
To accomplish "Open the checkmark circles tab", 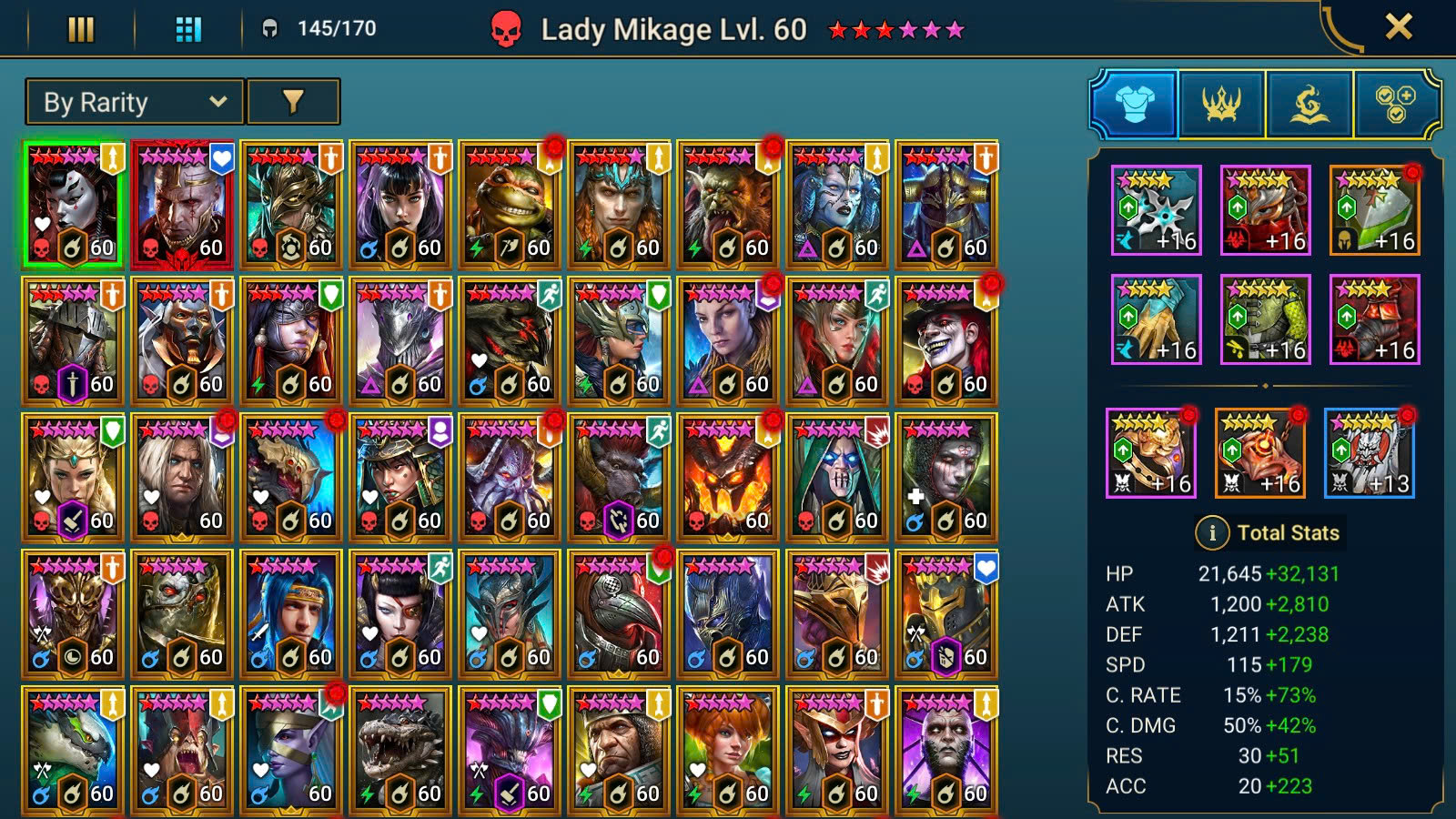I will pos(1395,105).
